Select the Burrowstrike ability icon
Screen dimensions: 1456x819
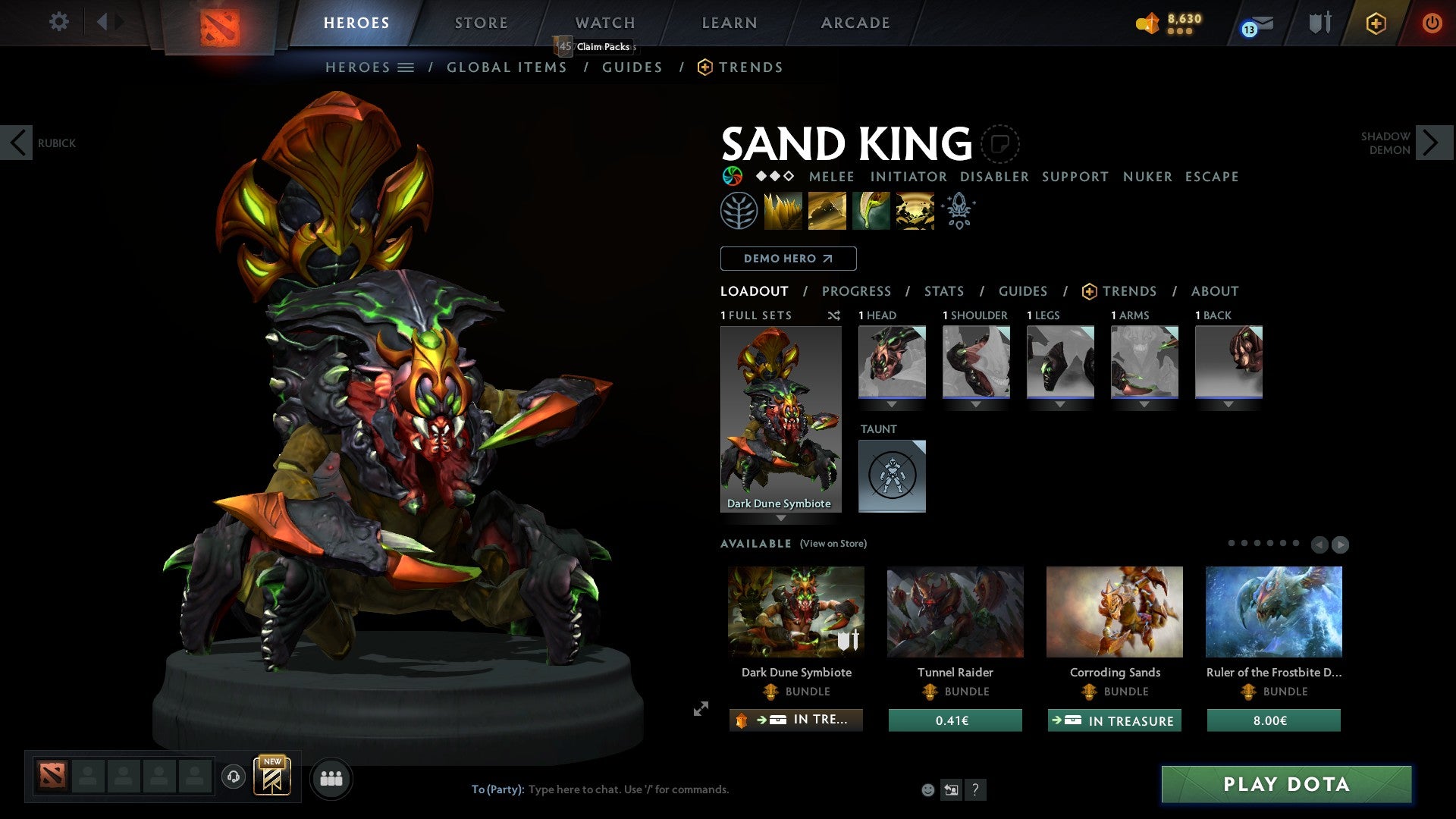coord(783,210)
